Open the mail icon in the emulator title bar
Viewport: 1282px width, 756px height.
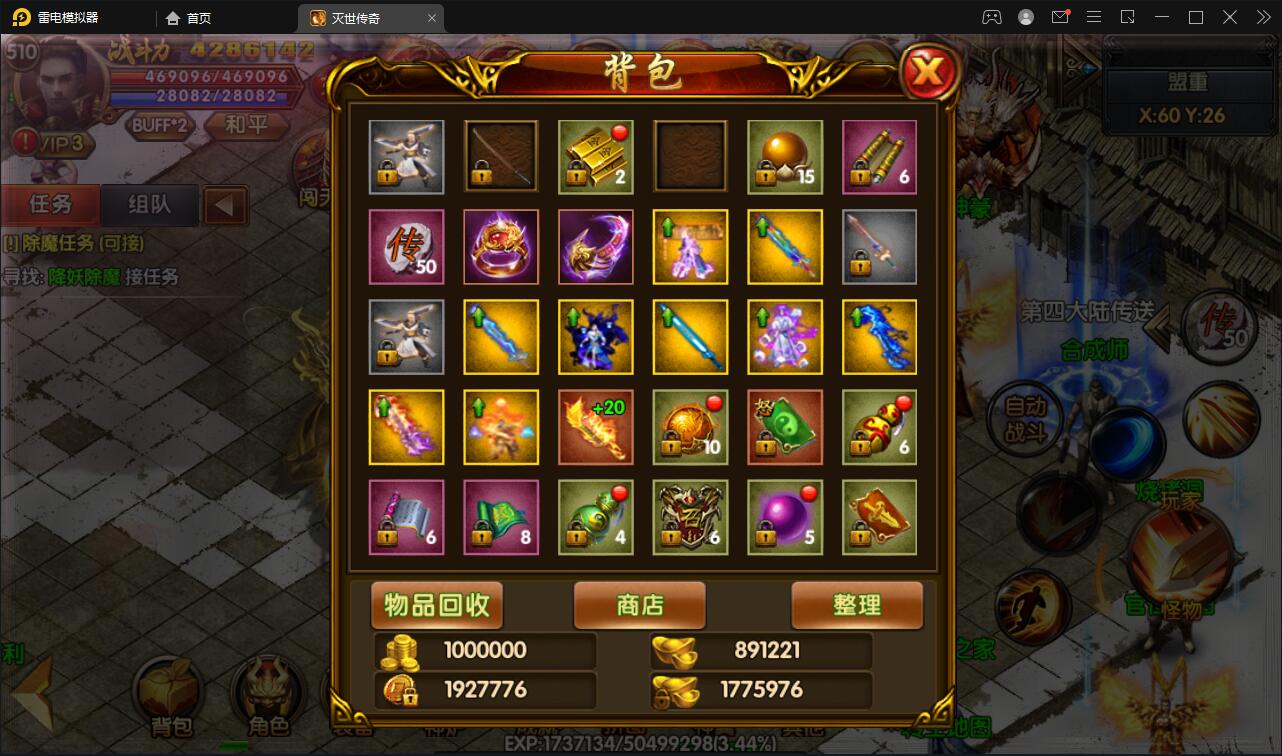1061,17
